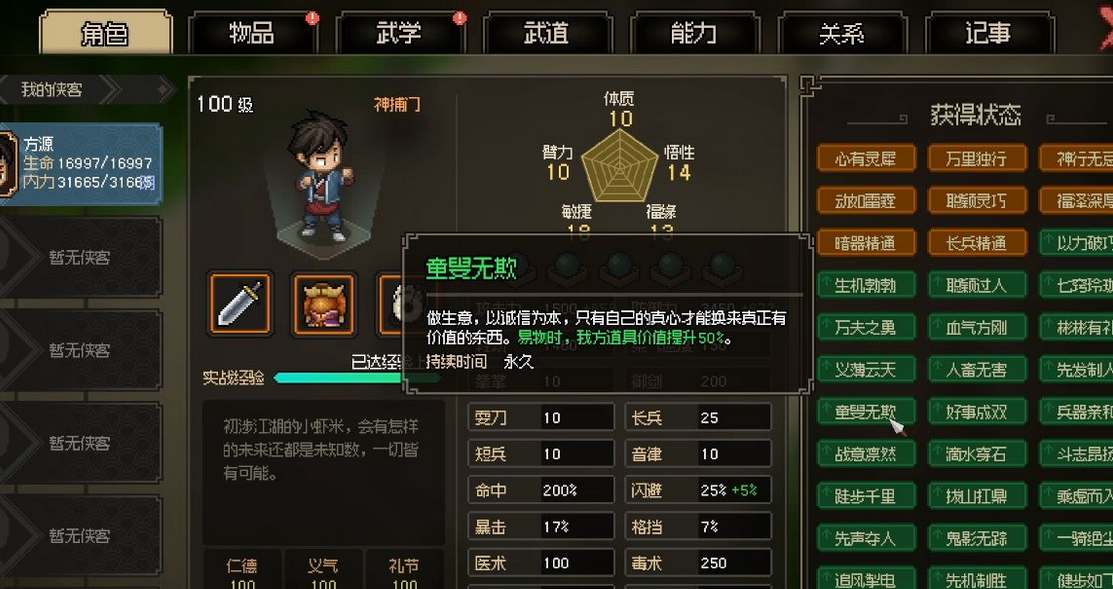Screen dimensions: 1113x589
Task: Click the 生机勃勃 status
Action: click(x=866, y=285)
